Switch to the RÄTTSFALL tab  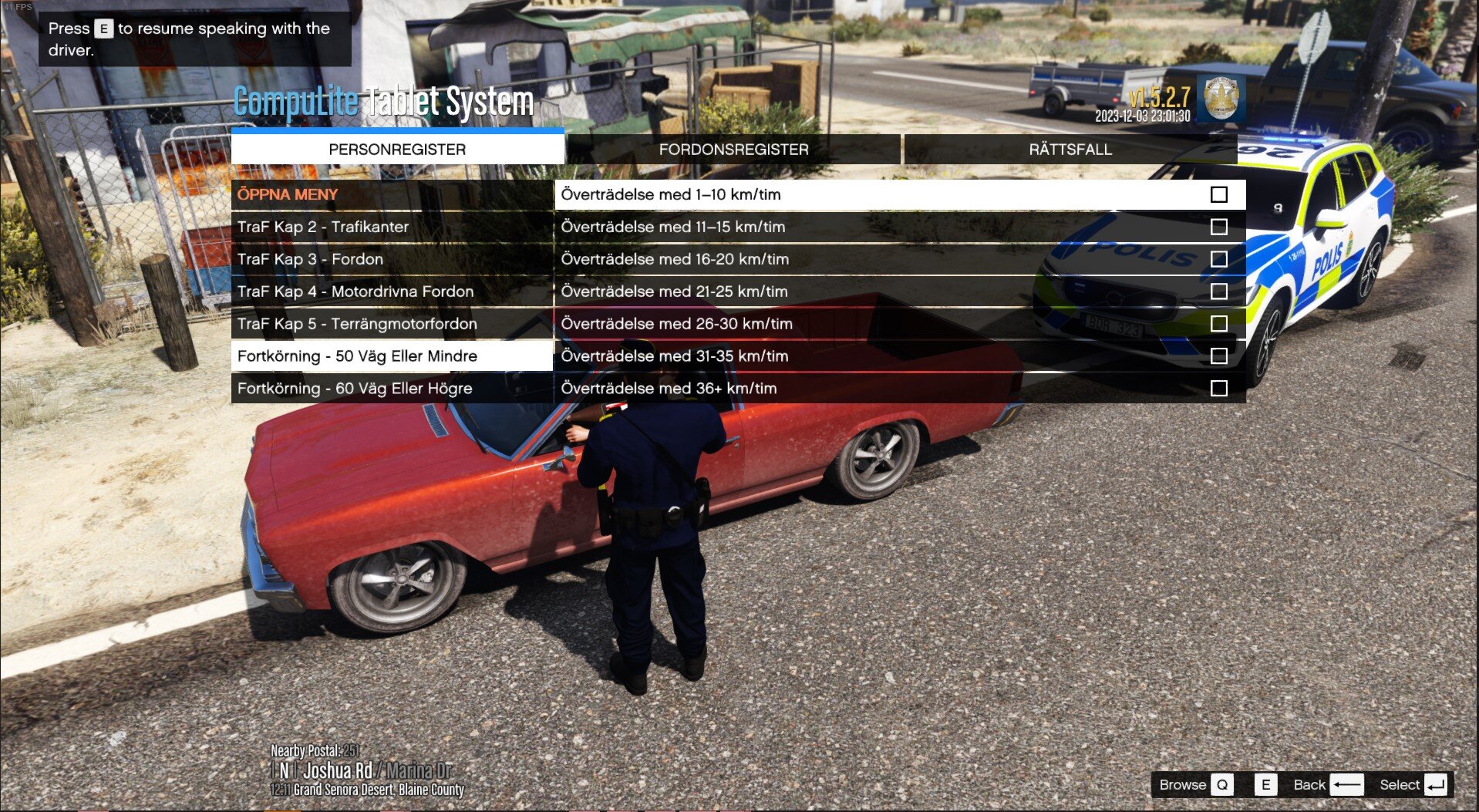[1070, 150]
